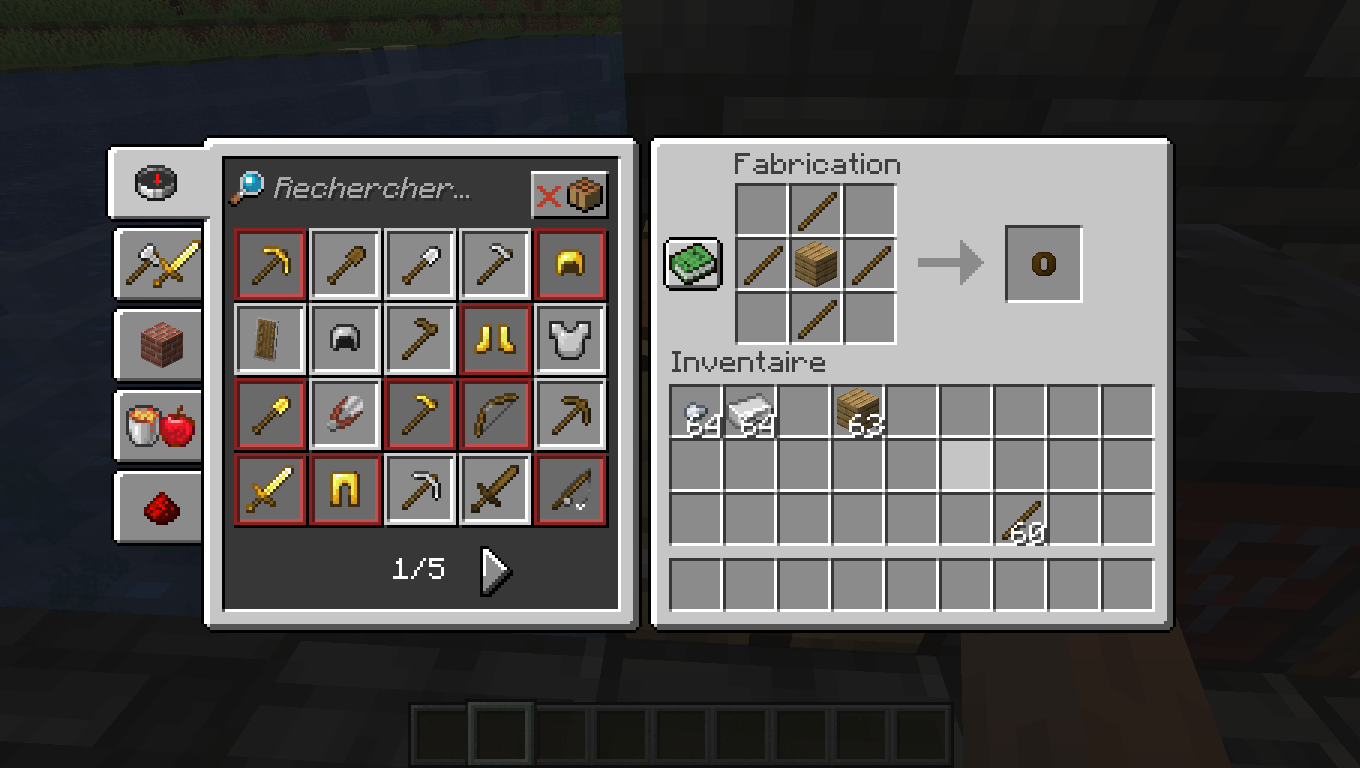Click the wooden sword recipe

click(494, 488)
